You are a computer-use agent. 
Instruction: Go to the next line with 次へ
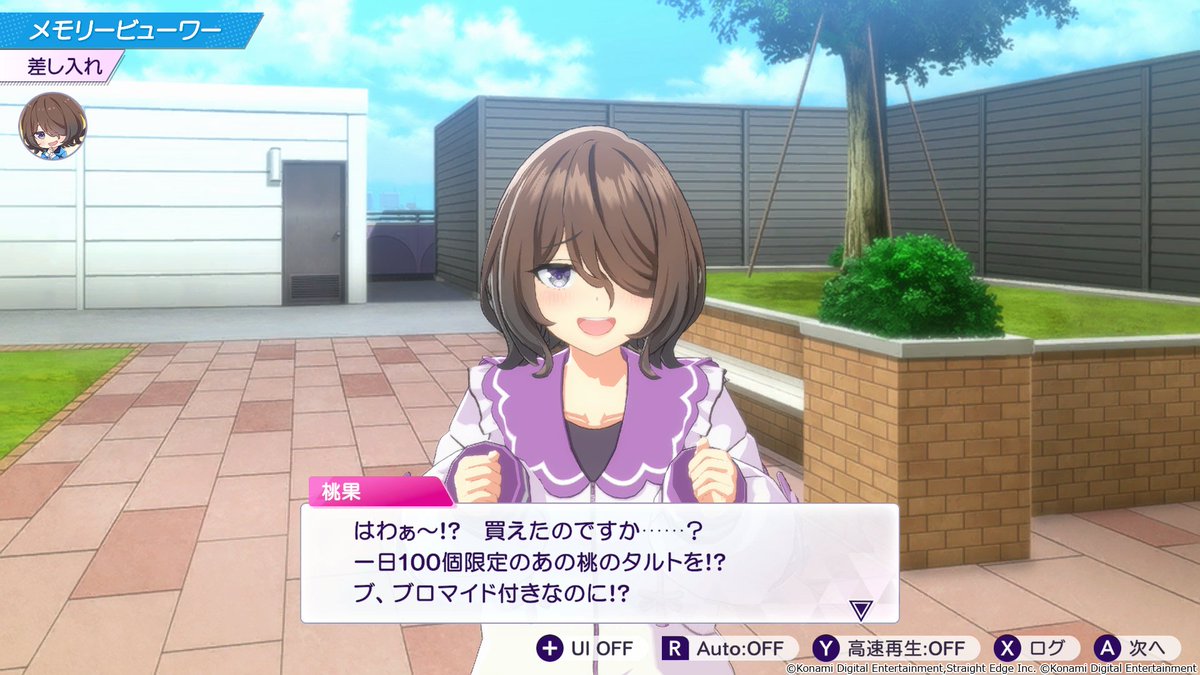point(1130,648)
